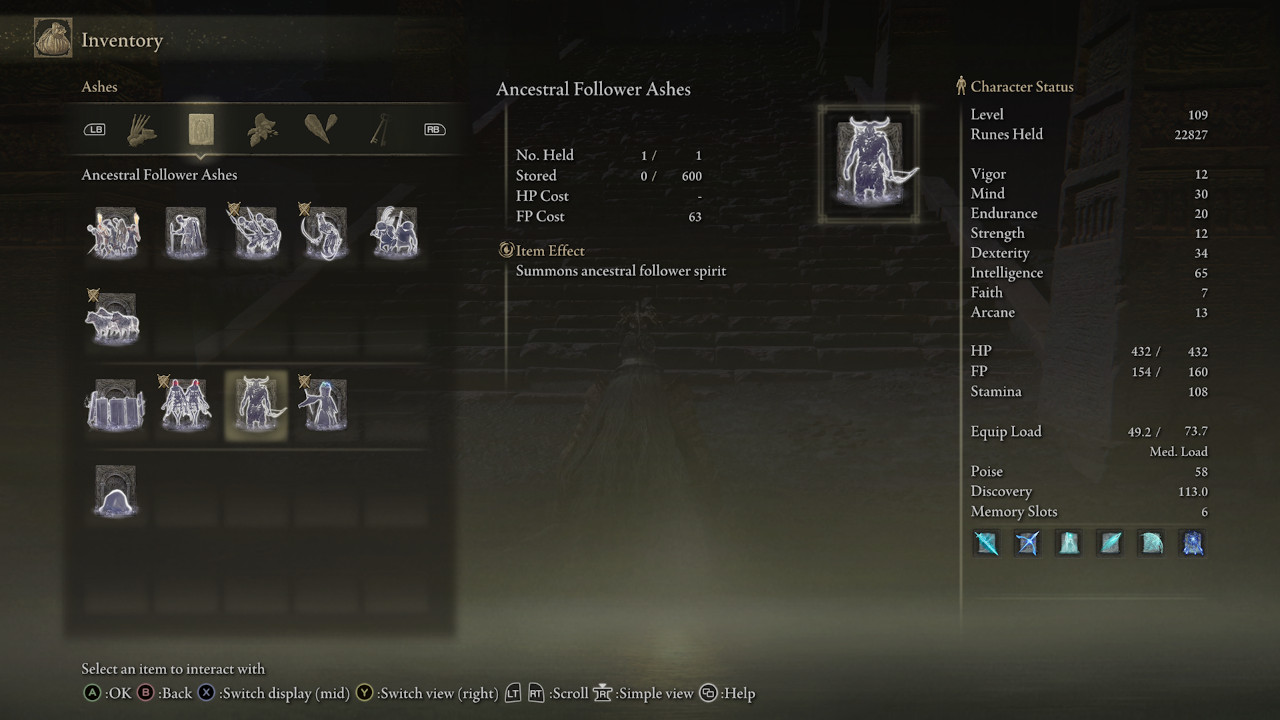Image resolution: width=1280 pixels, height=720 pixels.
Task: Select the spear-wielding soldiers ashes
Action: (x=255, y=233)
